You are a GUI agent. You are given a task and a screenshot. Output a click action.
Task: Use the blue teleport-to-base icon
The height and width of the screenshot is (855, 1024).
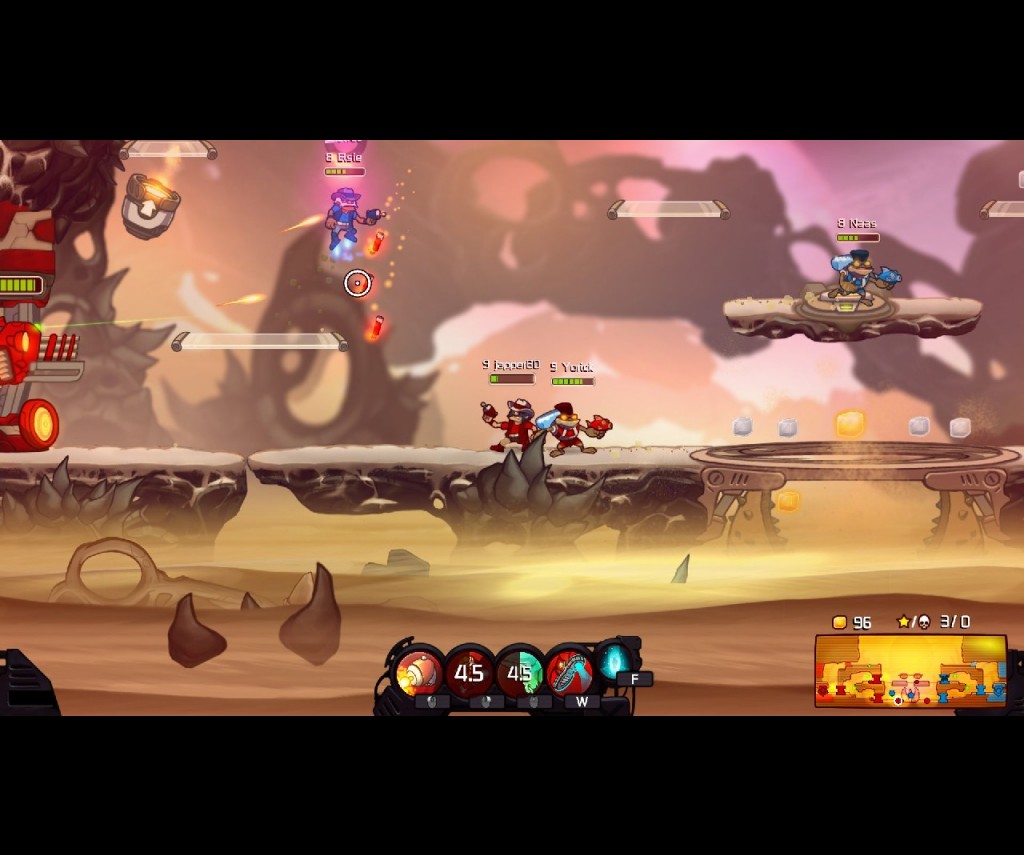[x=613, y=660]
